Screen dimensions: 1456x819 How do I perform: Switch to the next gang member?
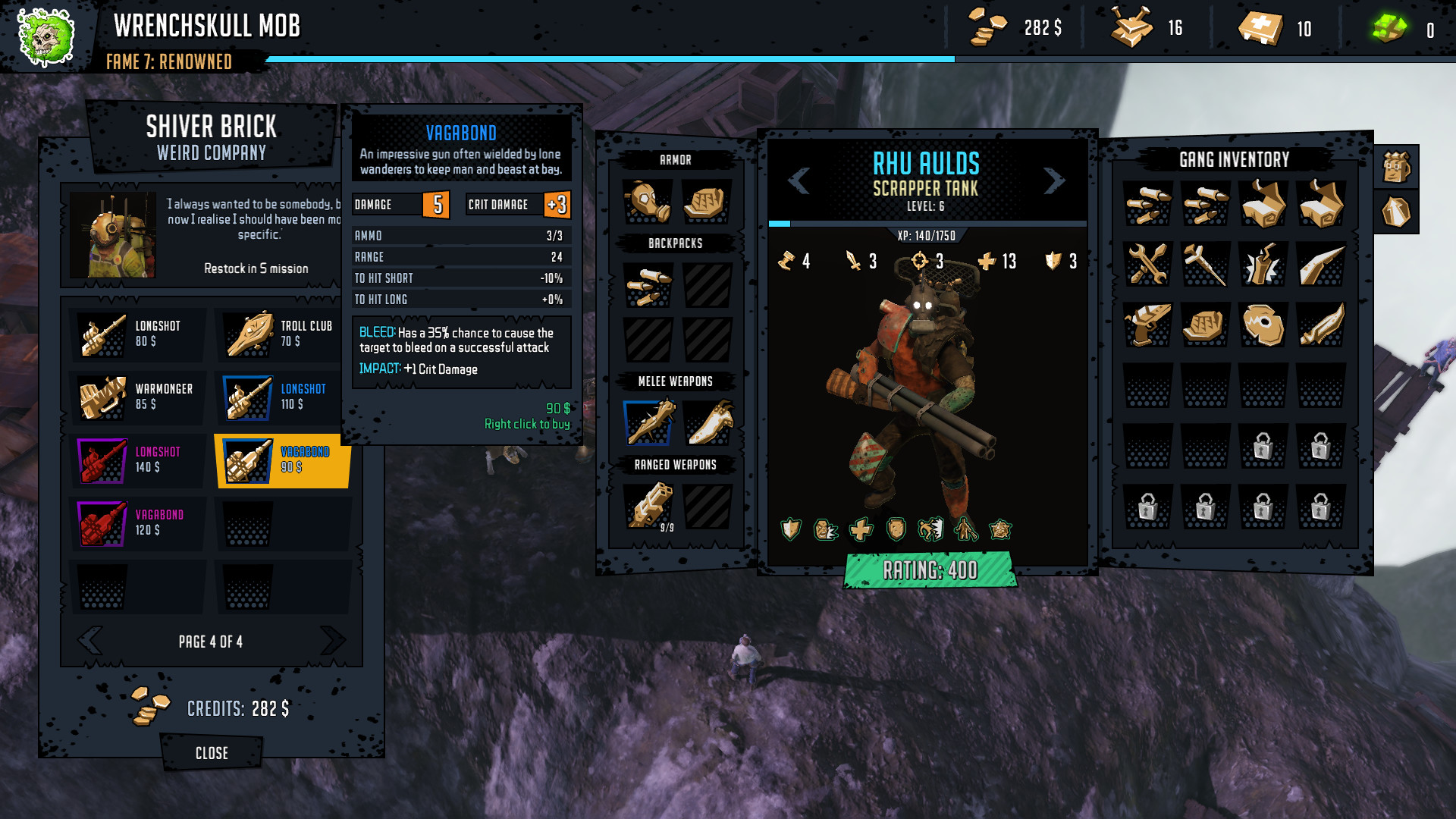pyautogui.click(x=1054, y=180)
